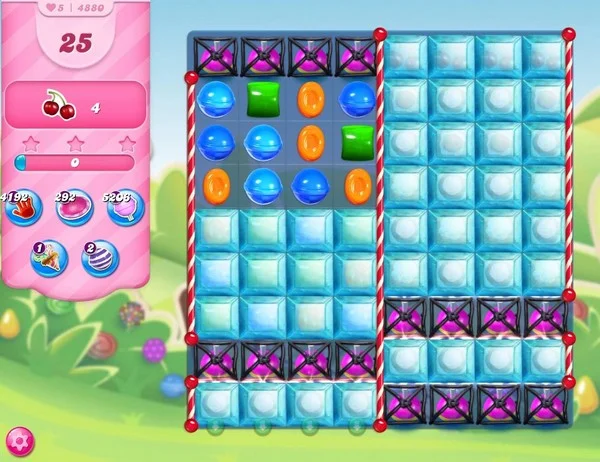Select the green candy between blue and orange candies
600x462 pixels.
pyautogui.click(x=263, y=99)
